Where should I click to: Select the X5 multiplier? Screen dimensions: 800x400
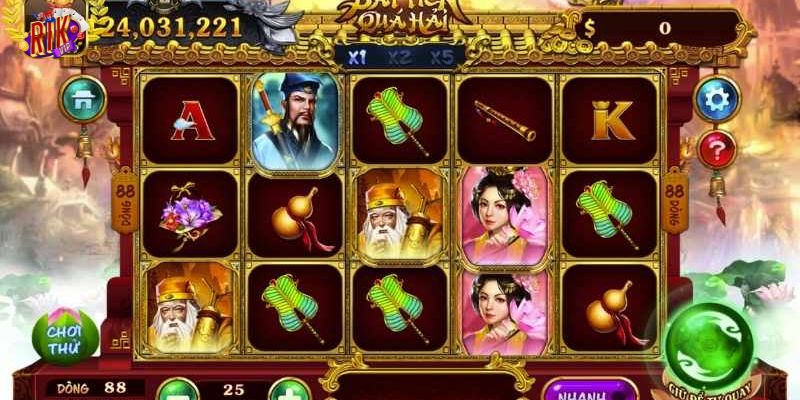[x=441, y=57]
